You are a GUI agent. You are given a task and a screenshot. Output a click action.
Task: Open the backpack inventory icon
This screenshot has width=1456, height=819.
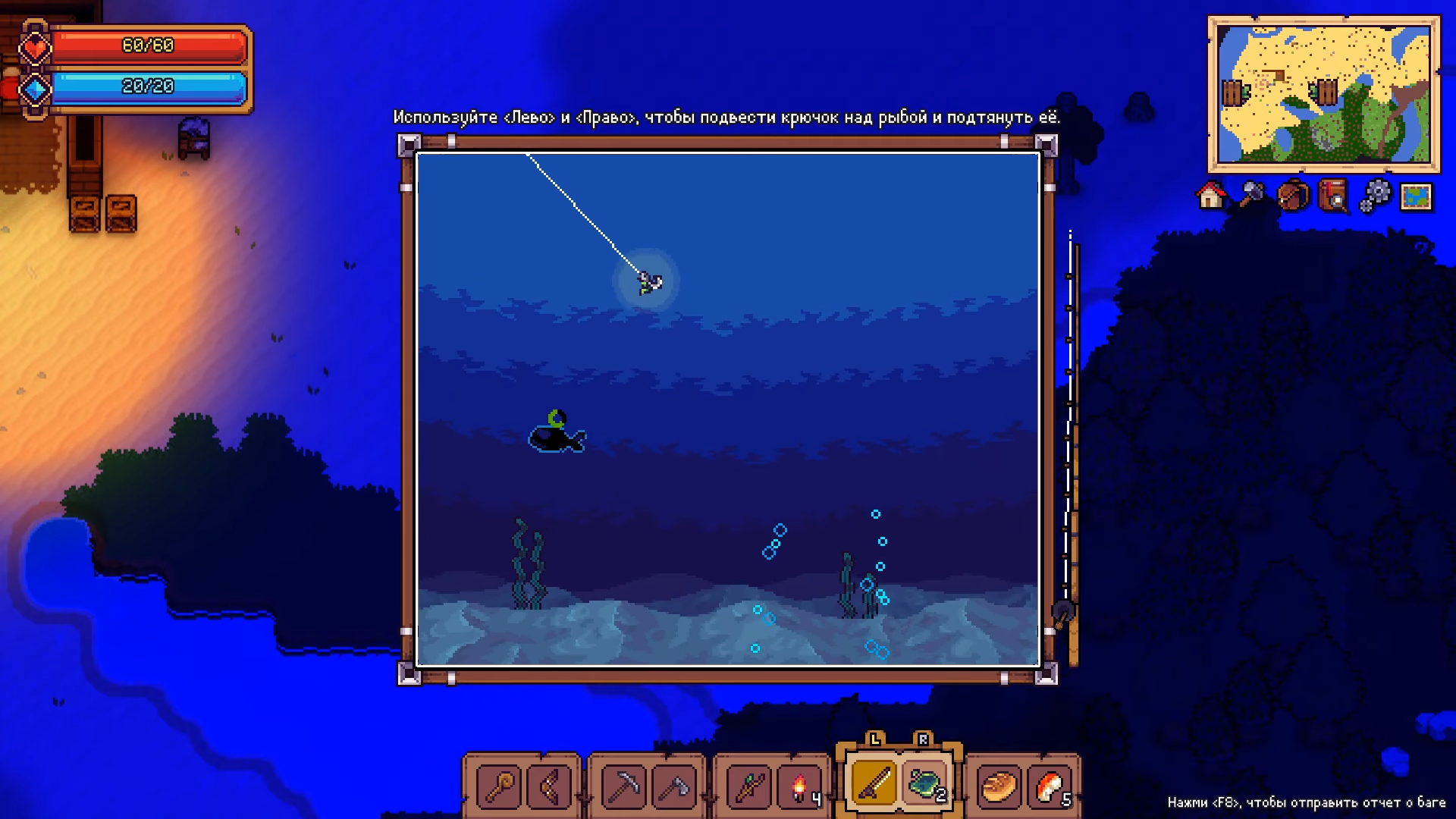[1293, 196]
